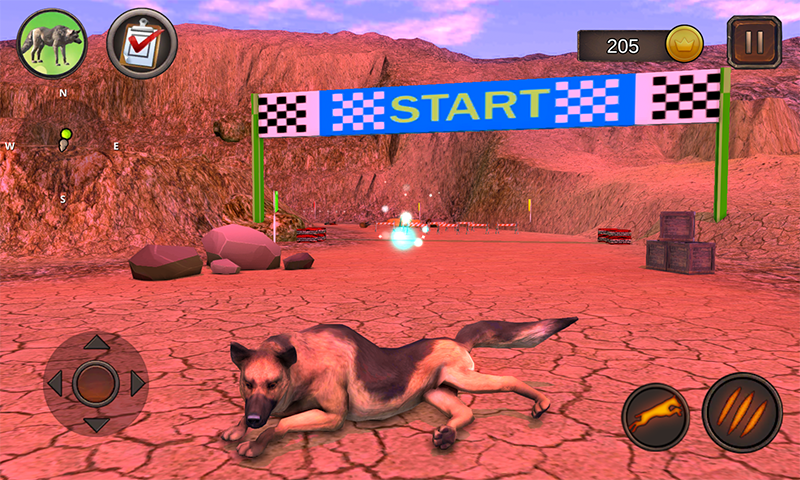Move down with the D-pad arrow
This screenshot has width=800, height=480.
point(96,424)
